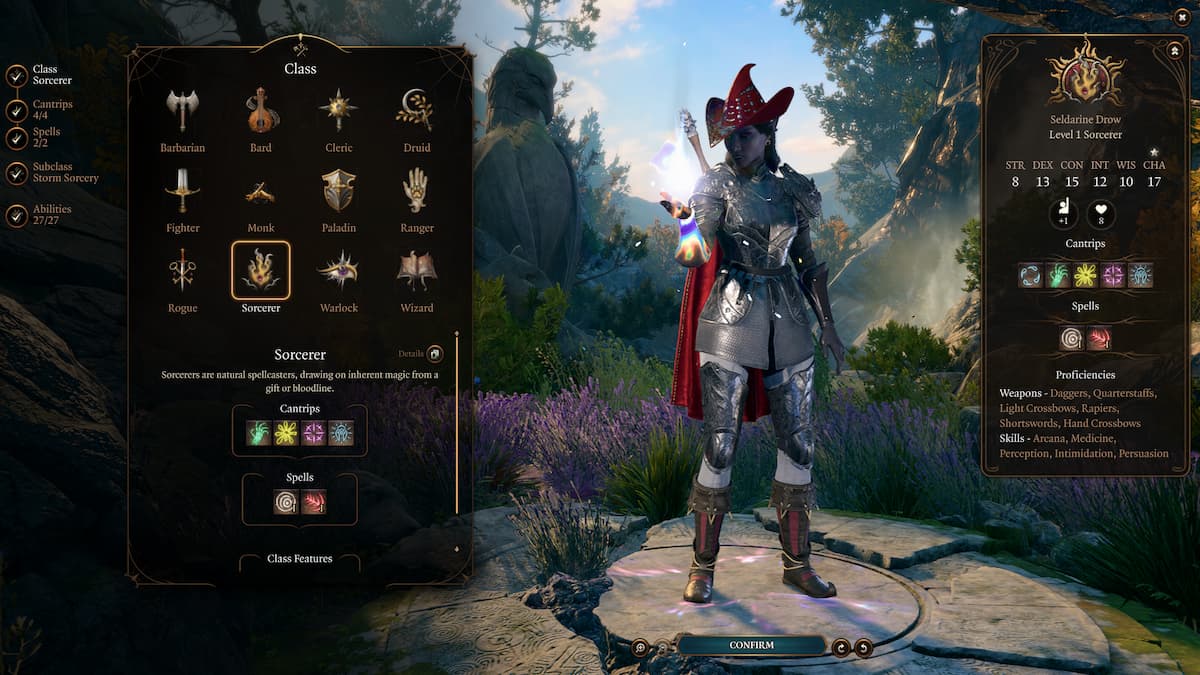Select the Druid class
Image resolution: width=1200 pixels, height=675 pixels.
coord(416,111)
